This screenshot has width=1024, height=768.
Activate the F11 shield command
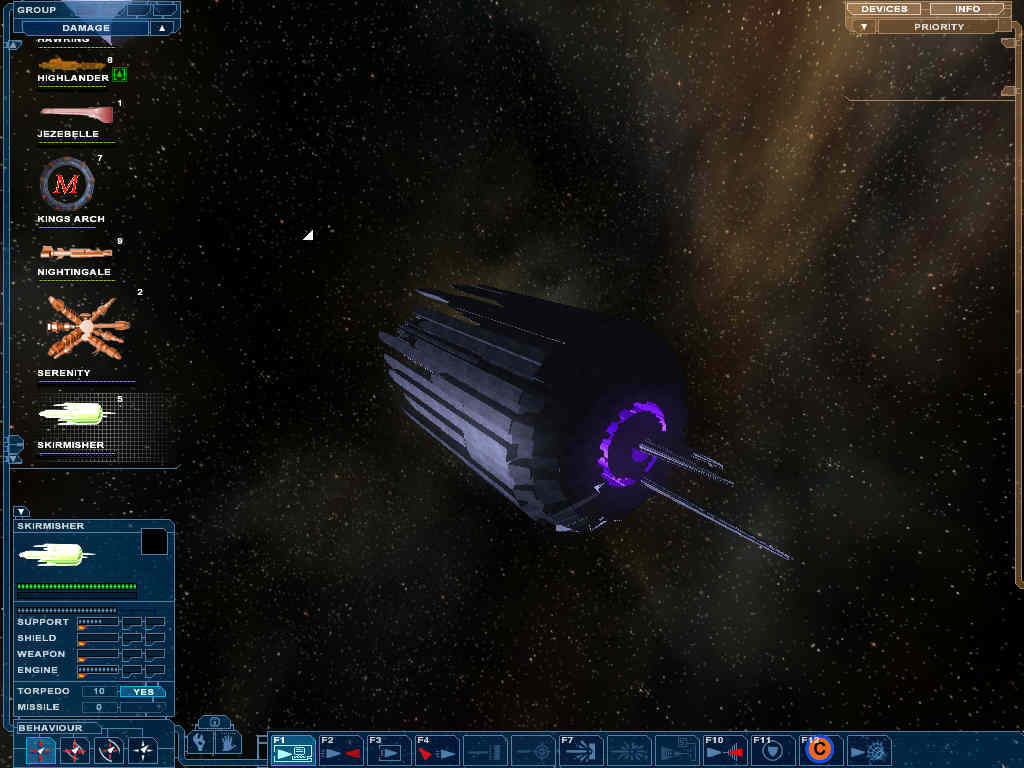point(772,749)
